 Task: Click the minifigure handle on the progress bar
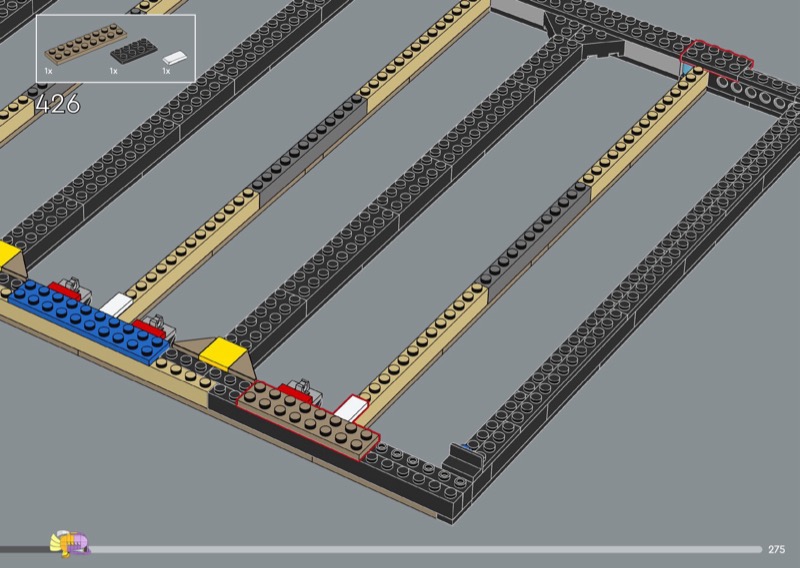coord(70,544)
